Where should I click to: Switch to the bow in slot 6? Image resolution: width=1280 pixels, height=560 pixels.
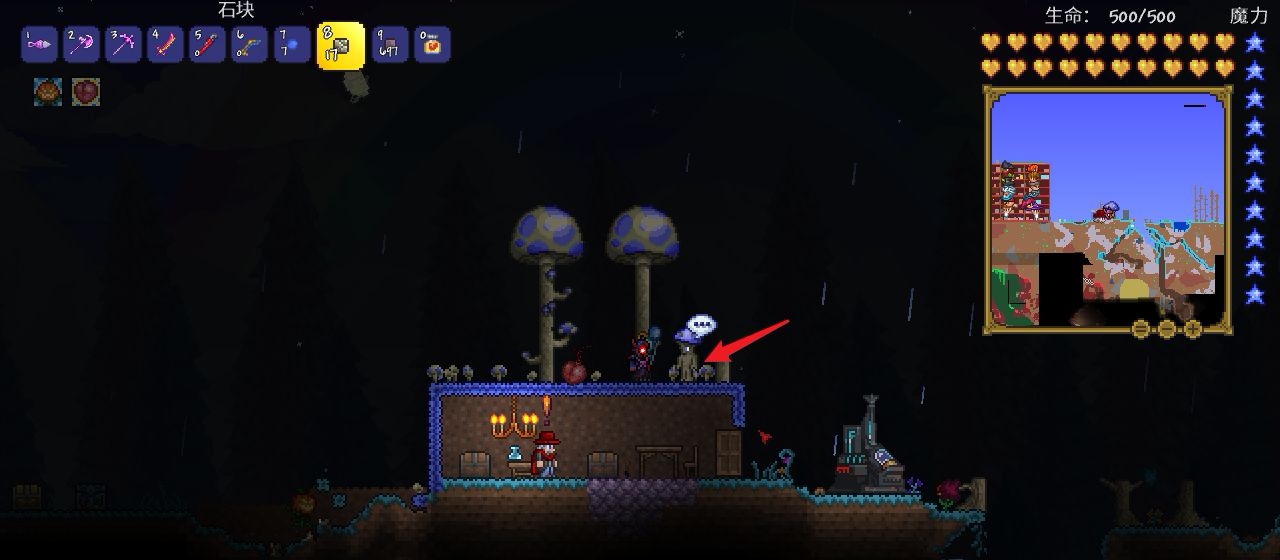[250, 45]
